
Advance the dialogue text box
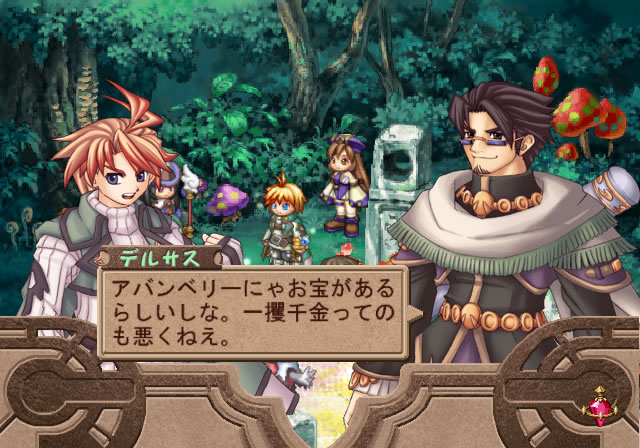[x=252, y=311]
